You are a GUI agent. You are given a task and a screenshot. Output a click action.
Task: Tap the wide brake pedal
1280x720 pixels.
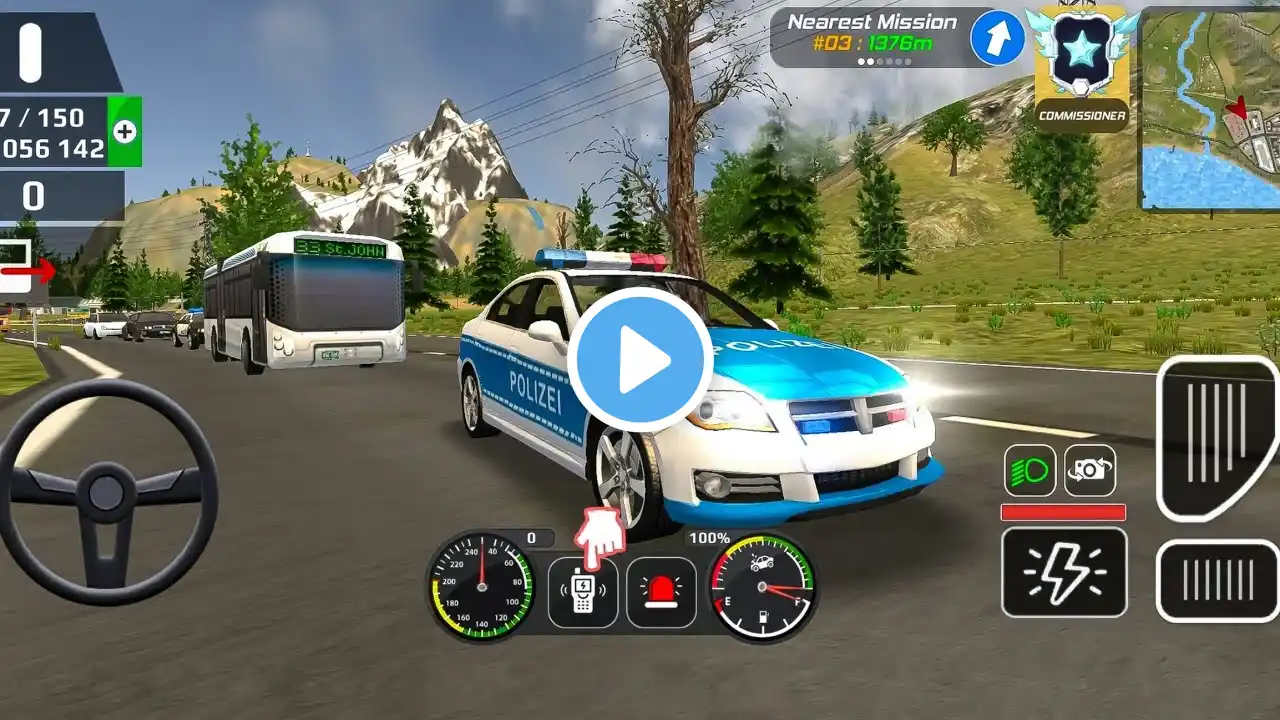click(x=1217, y=580)
